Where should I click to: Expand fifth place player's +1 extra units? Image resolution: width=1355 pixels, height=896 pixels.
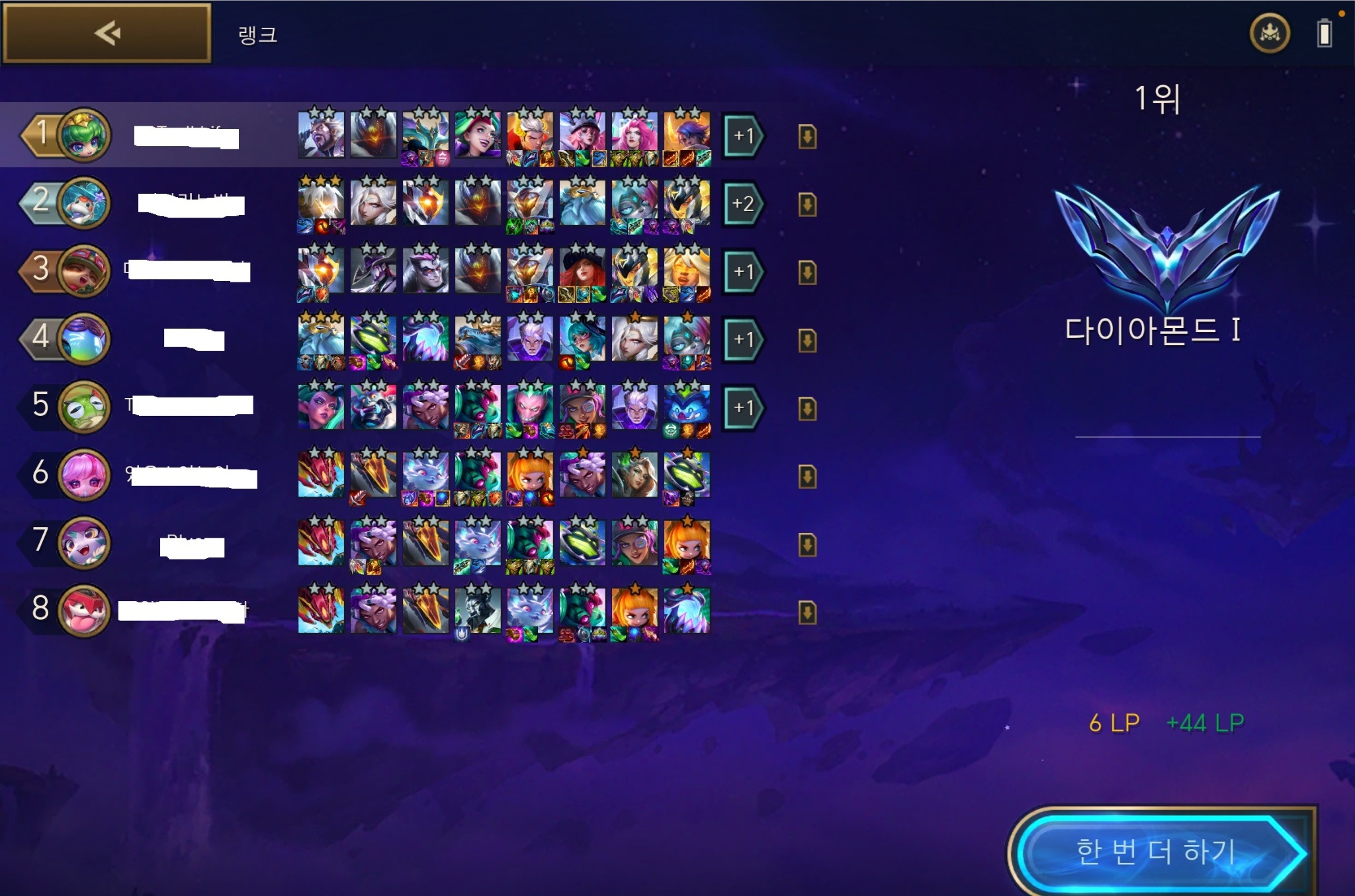pyautogui.click(x=743, y=407)
